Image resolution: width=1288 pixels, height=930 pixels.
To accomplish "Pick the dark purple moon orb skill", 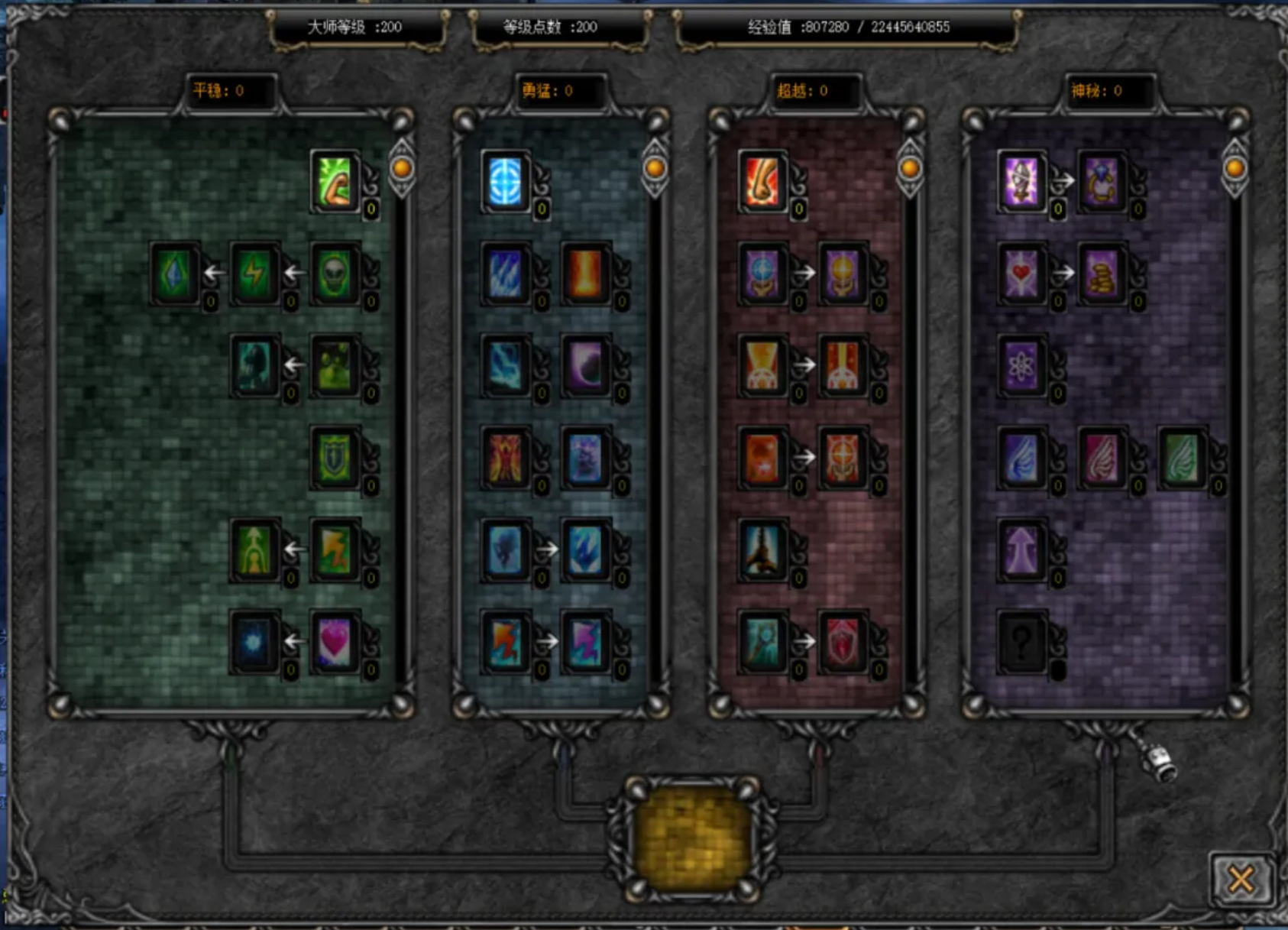I will point(586,366).
